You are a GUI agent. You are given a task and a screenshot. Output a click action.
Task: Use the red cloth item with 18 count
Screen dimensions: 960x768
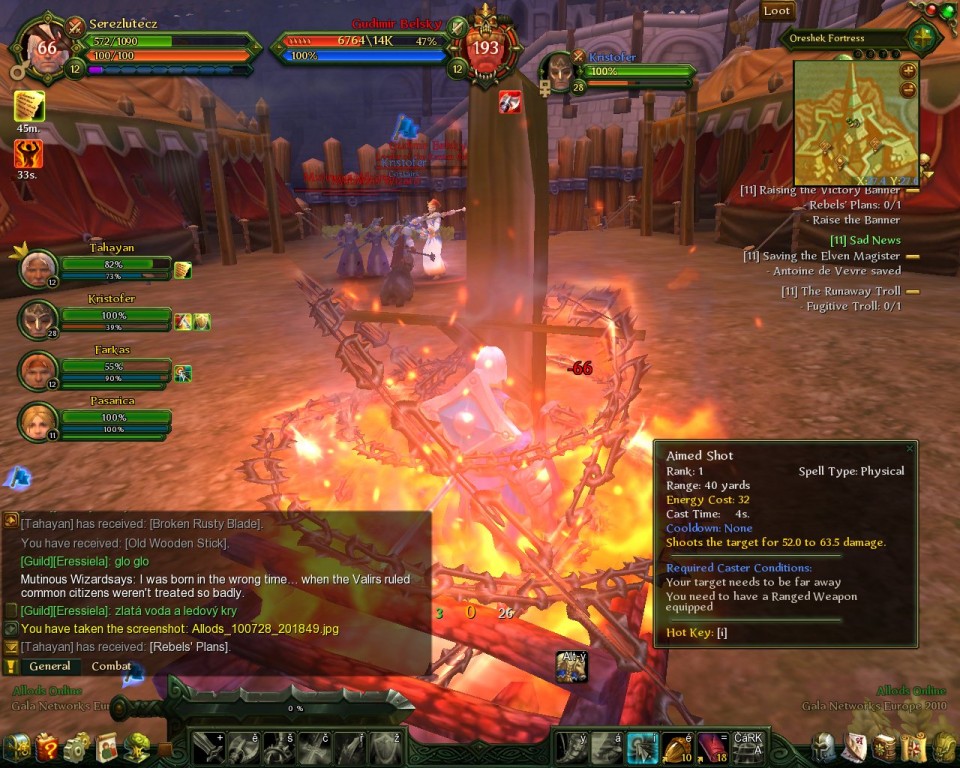tap(713, 747)
